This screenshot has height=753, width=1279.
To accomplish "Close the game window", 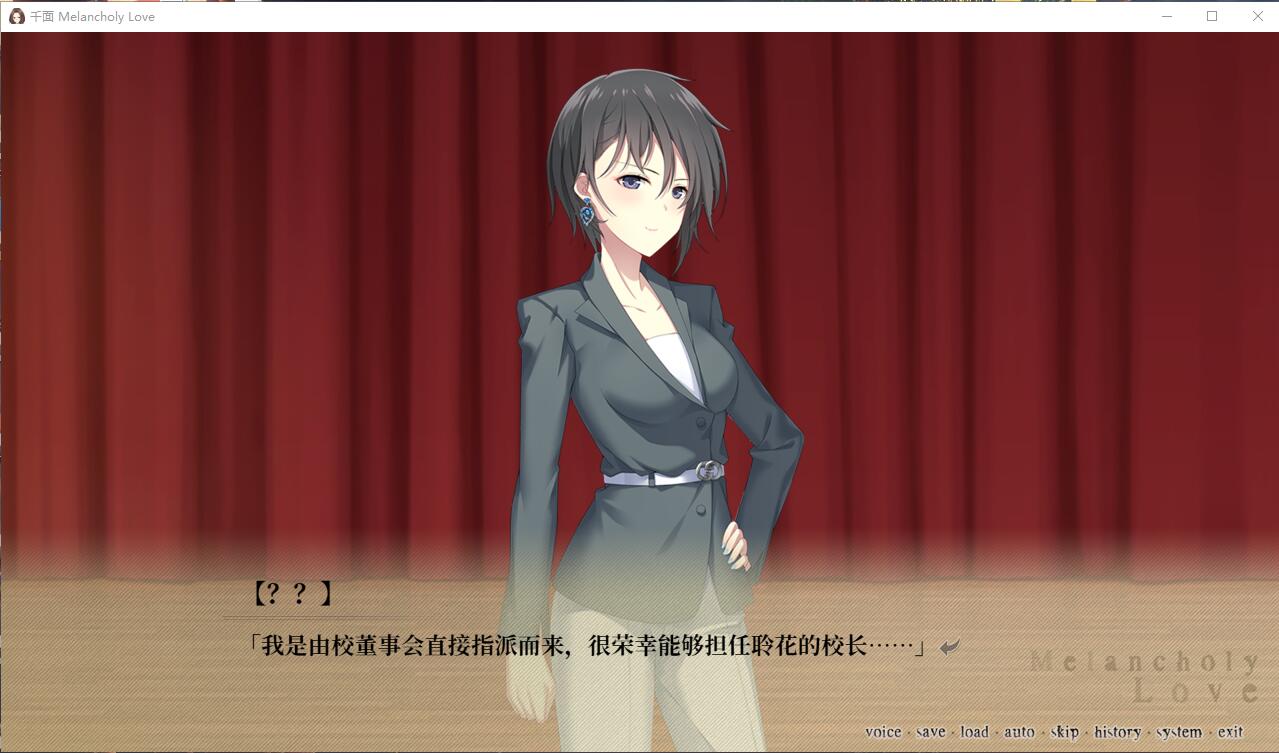I will 1257,16.
